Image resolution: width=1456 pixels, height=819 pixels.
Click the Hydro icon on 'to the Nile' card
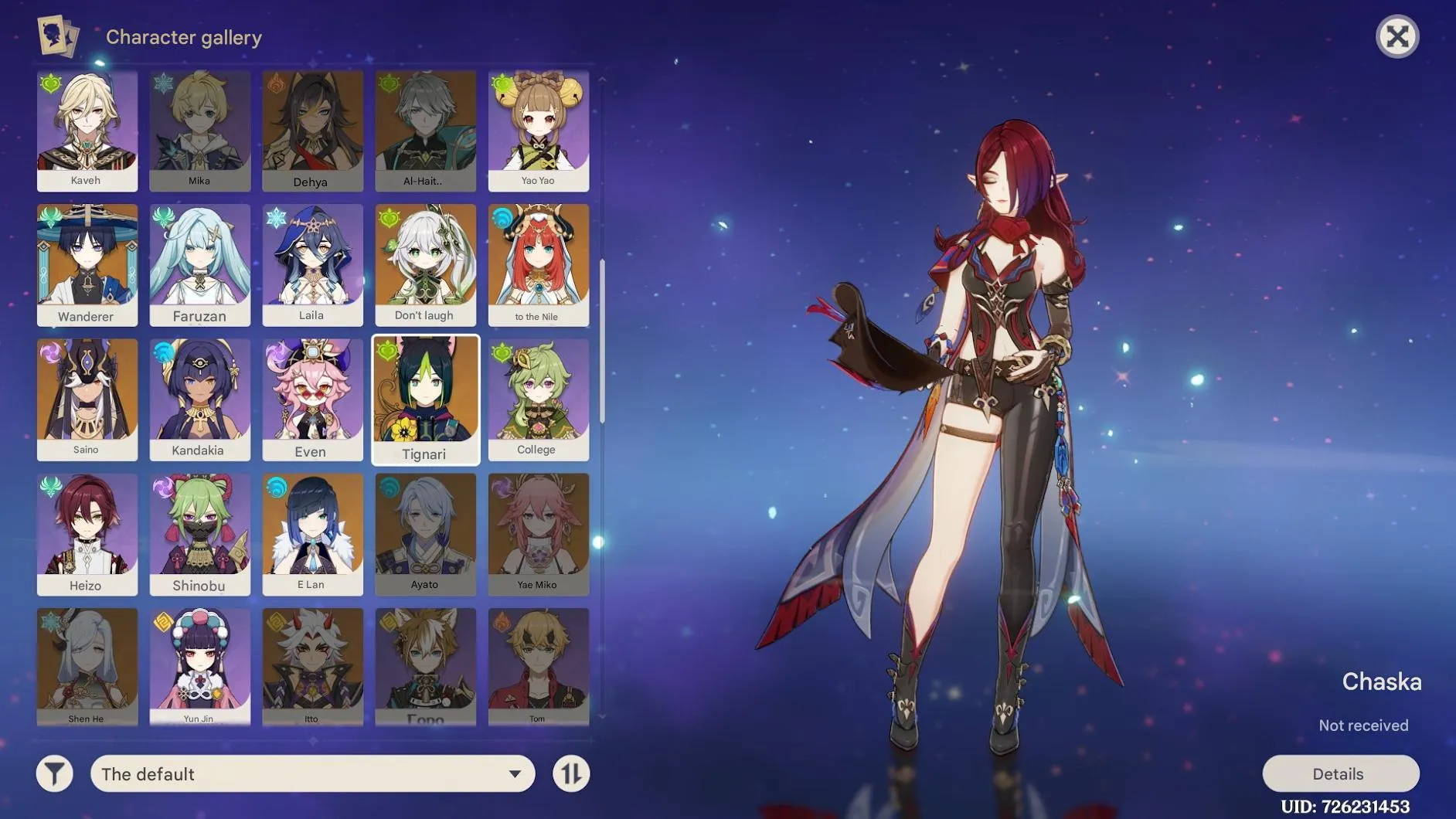[x=502, y=217]
